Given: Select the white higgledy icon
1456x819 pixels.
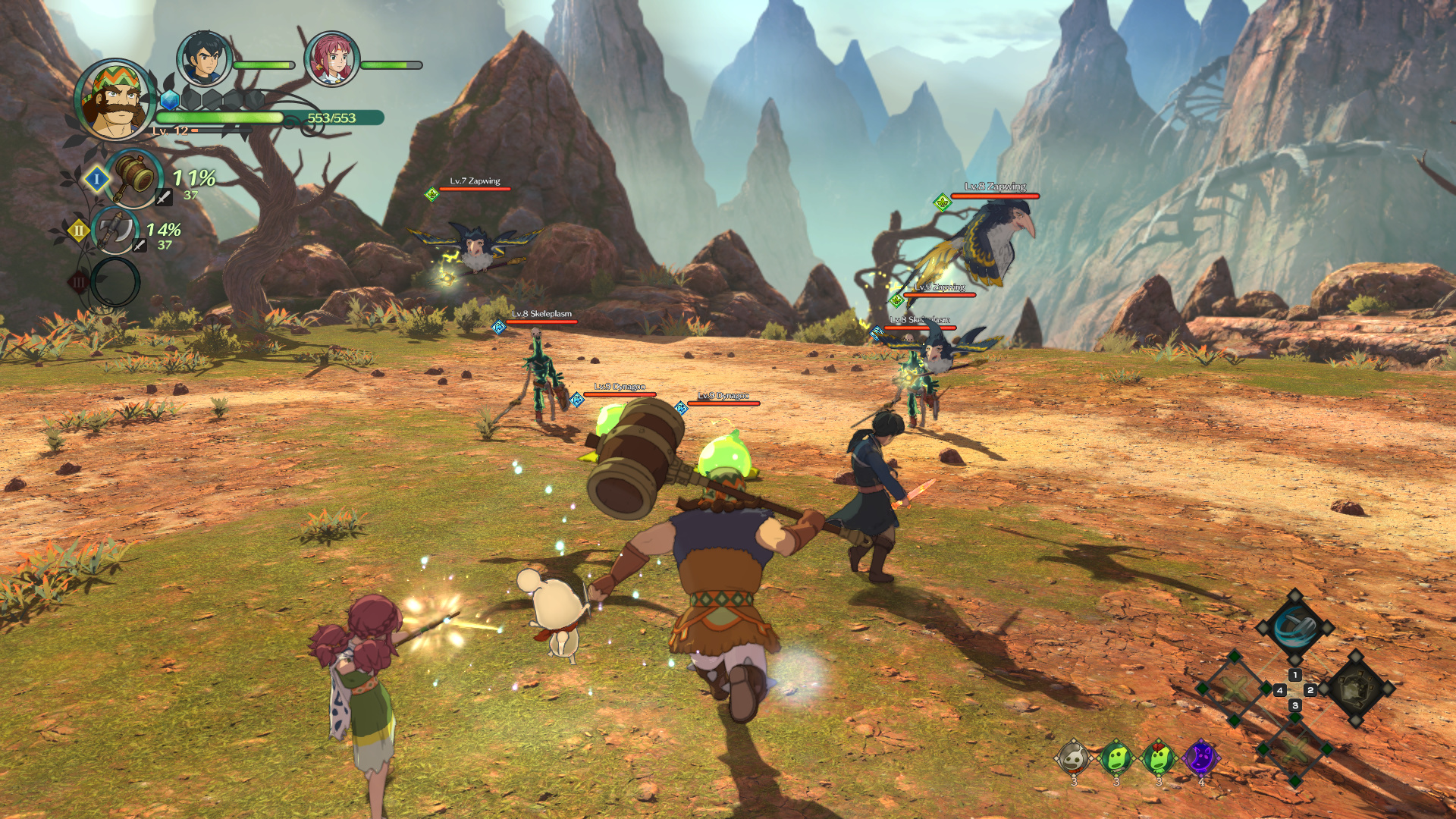Looking at the screenshot, I should (x=1074, y=758).
